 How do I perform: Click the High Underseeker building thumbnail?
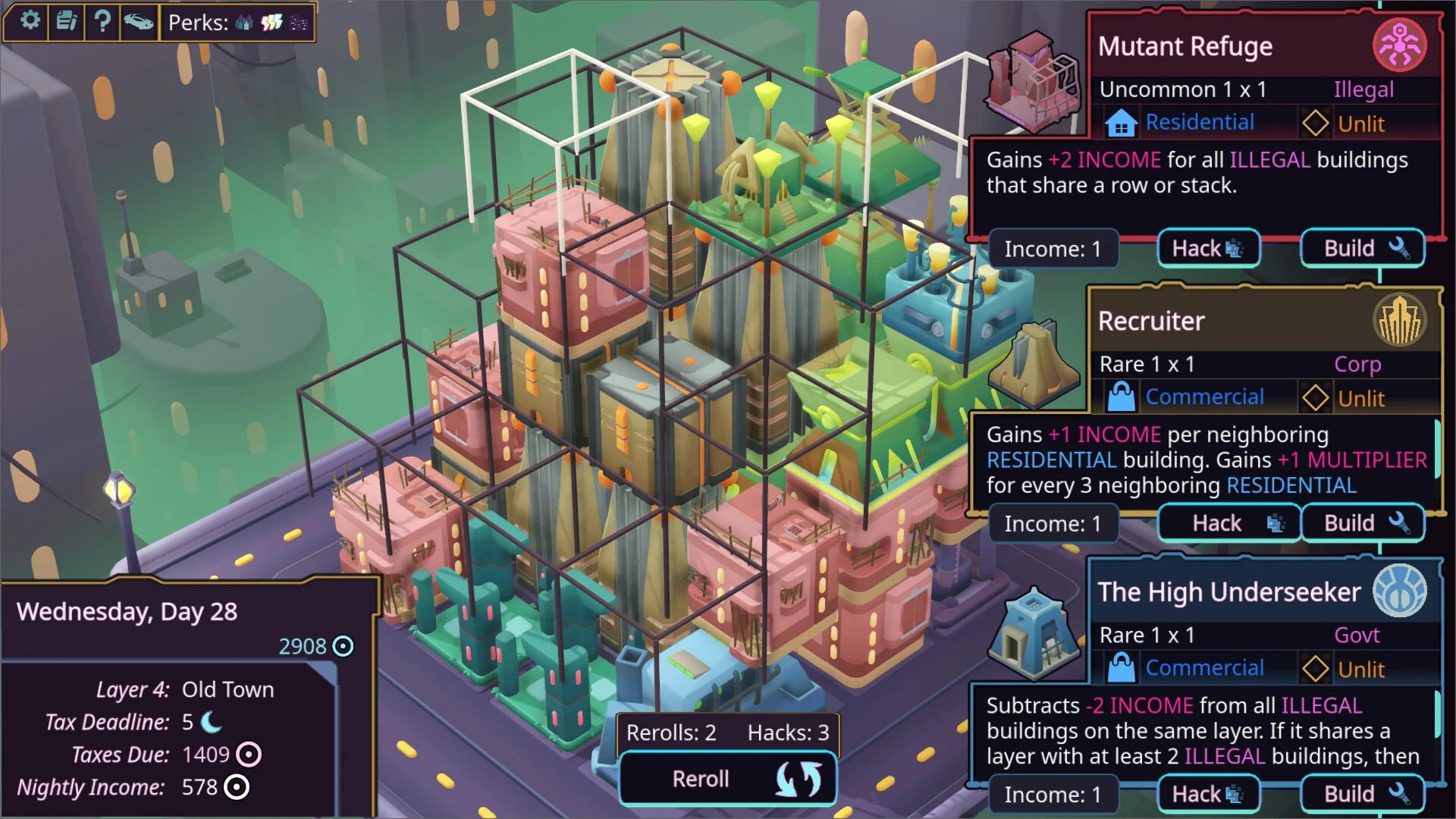1034,633
